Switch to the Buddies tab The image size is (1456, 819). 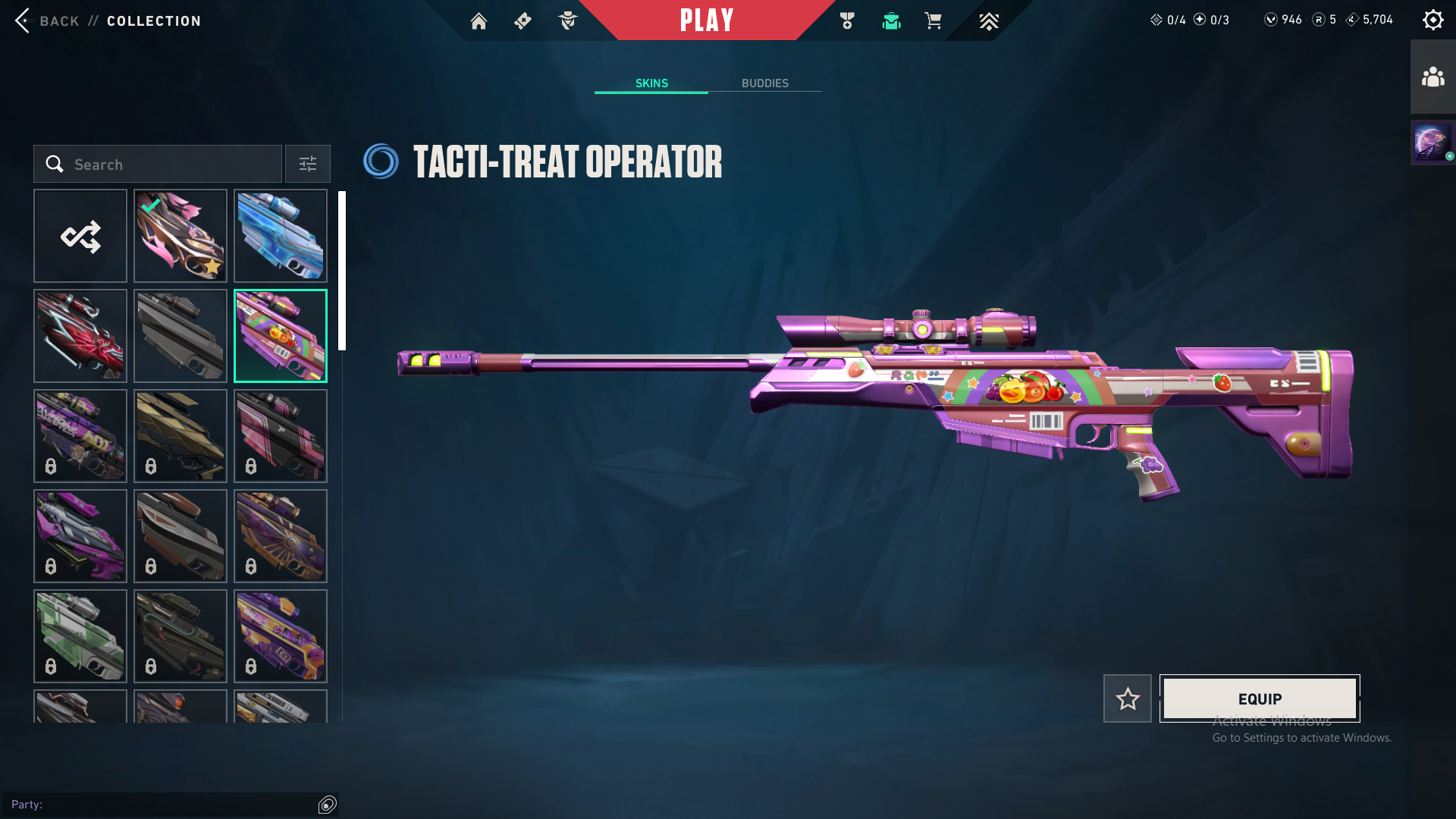coord(764,83)
